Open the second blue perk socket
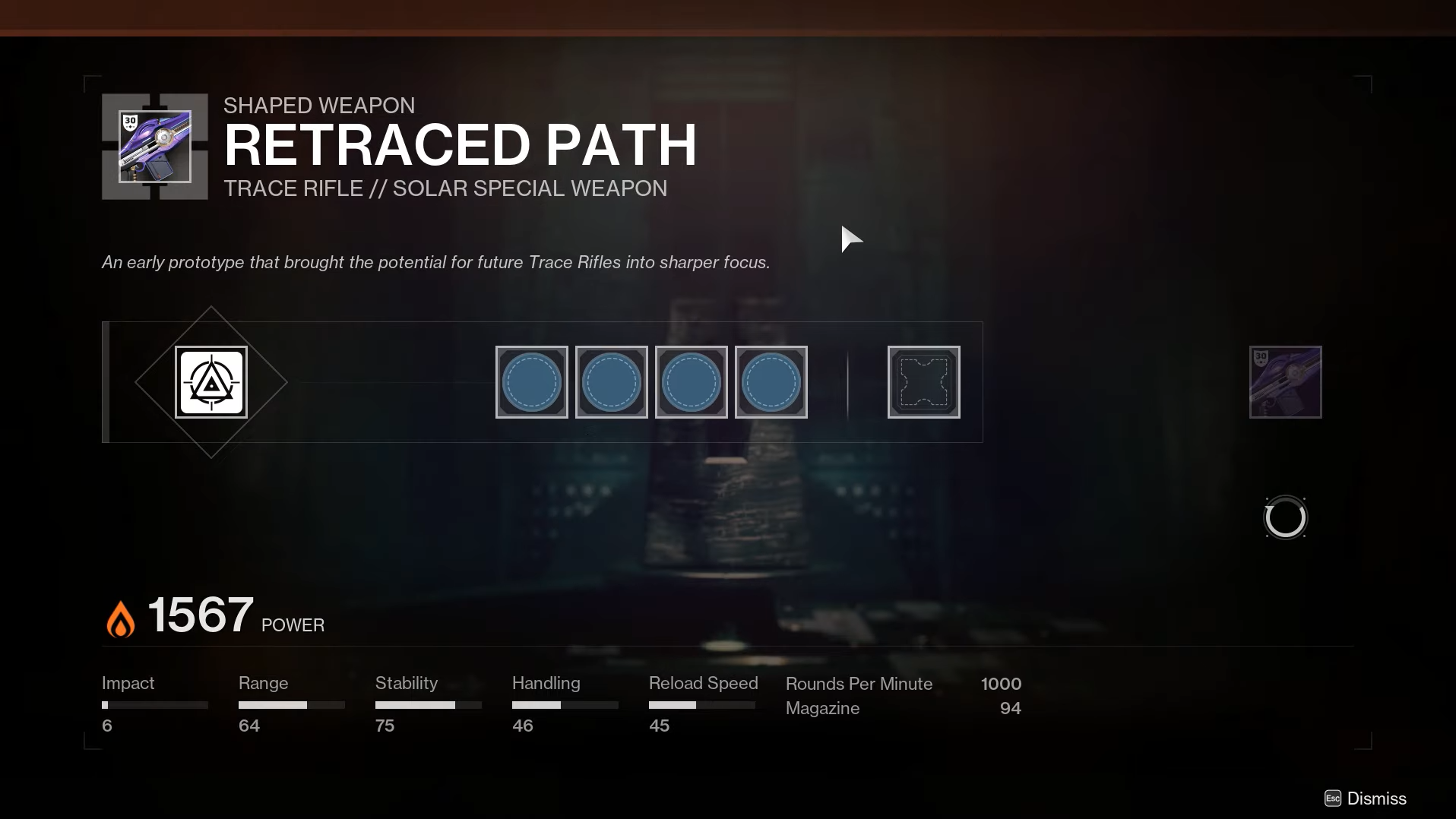The height and width of the screenshot is (819, 1456). [x=612, y=382]
